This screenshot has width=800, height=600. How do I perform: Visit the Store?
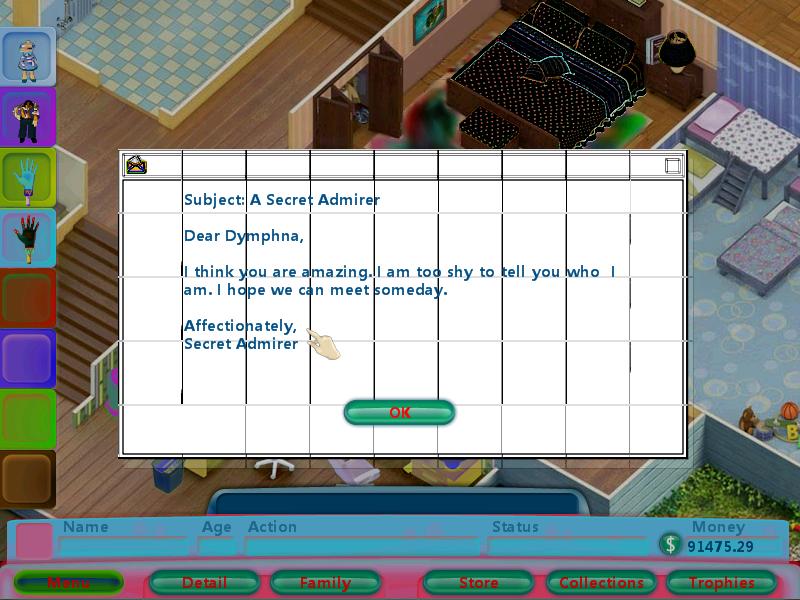coord(478,582)
